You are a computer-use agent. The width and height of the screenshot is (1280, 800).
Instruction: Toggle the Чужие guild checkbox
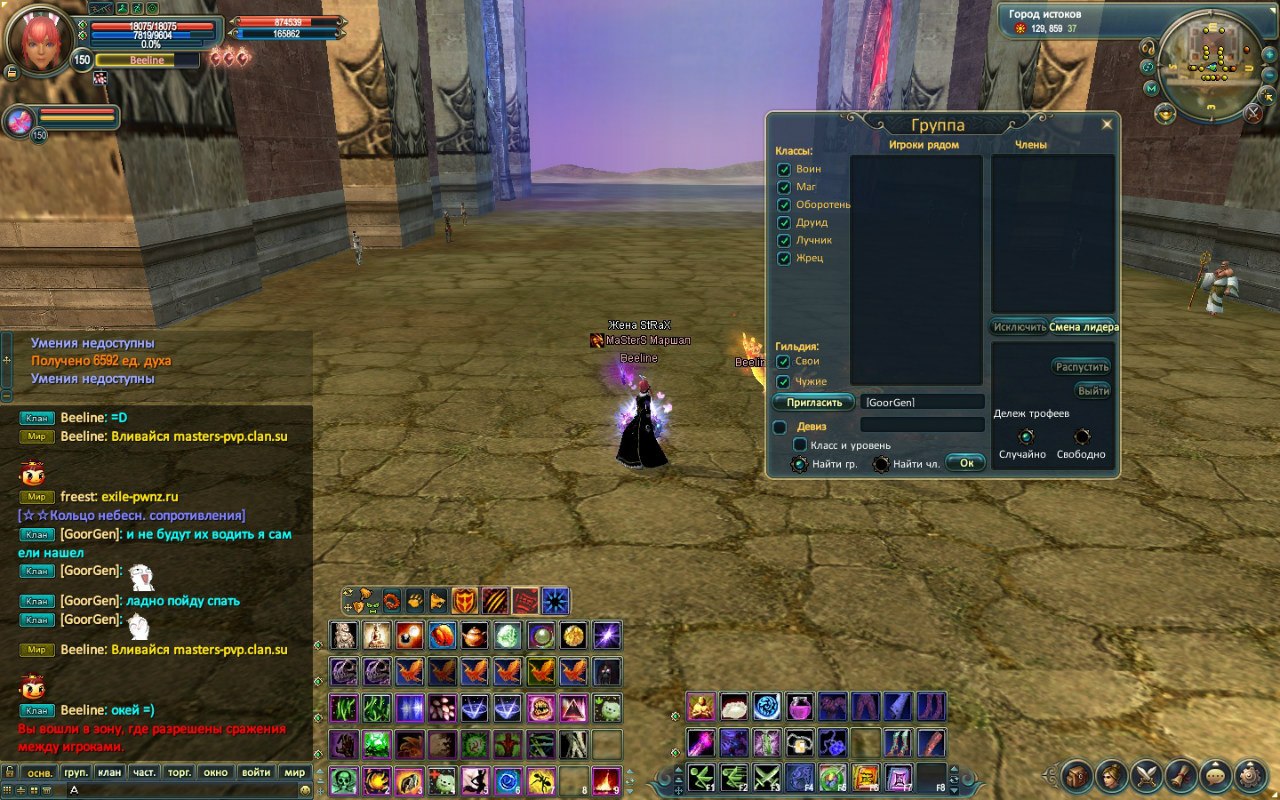point(784,382)
